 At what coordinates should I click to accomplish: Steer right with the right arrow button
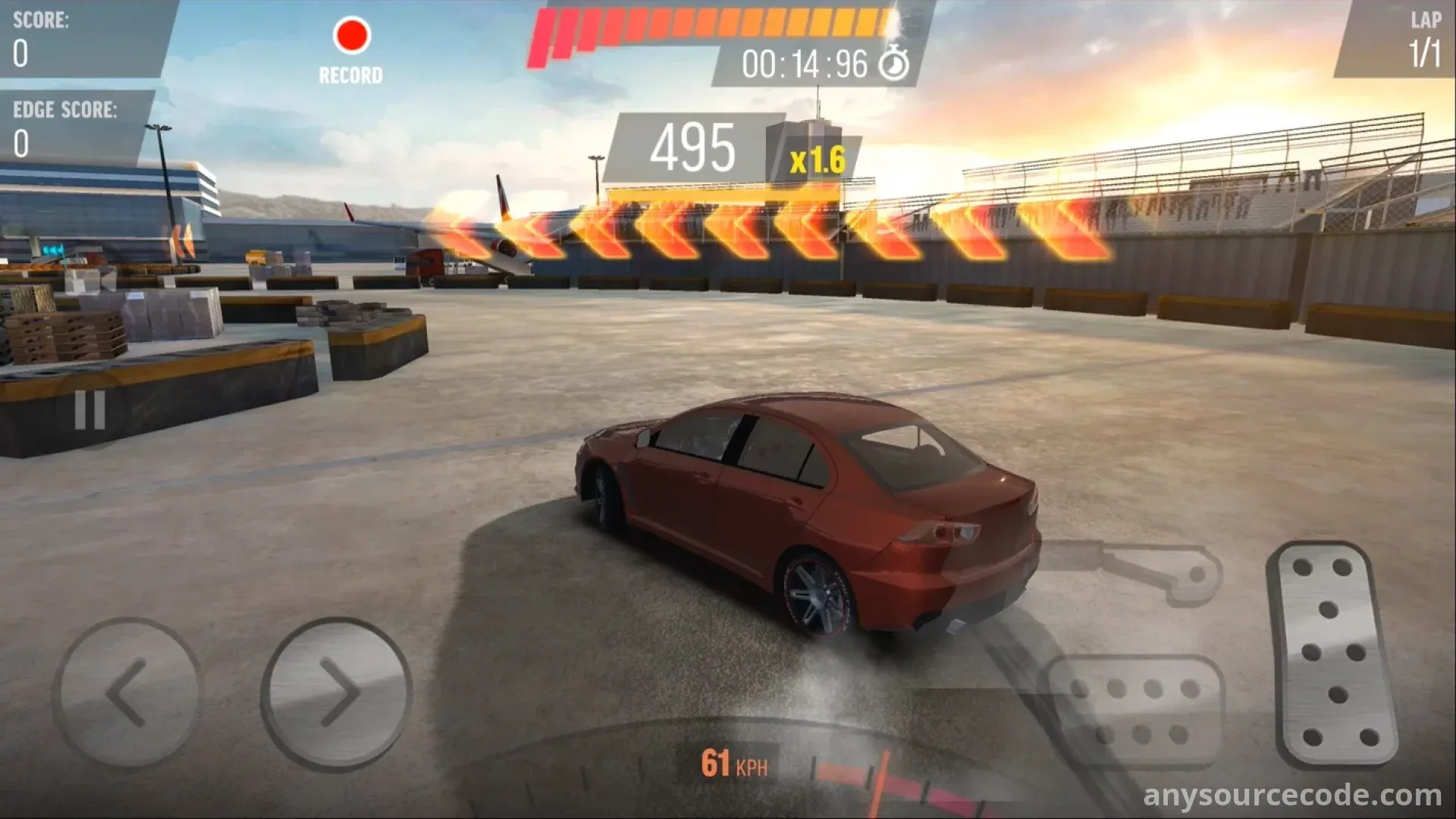(x=337, y=692)
